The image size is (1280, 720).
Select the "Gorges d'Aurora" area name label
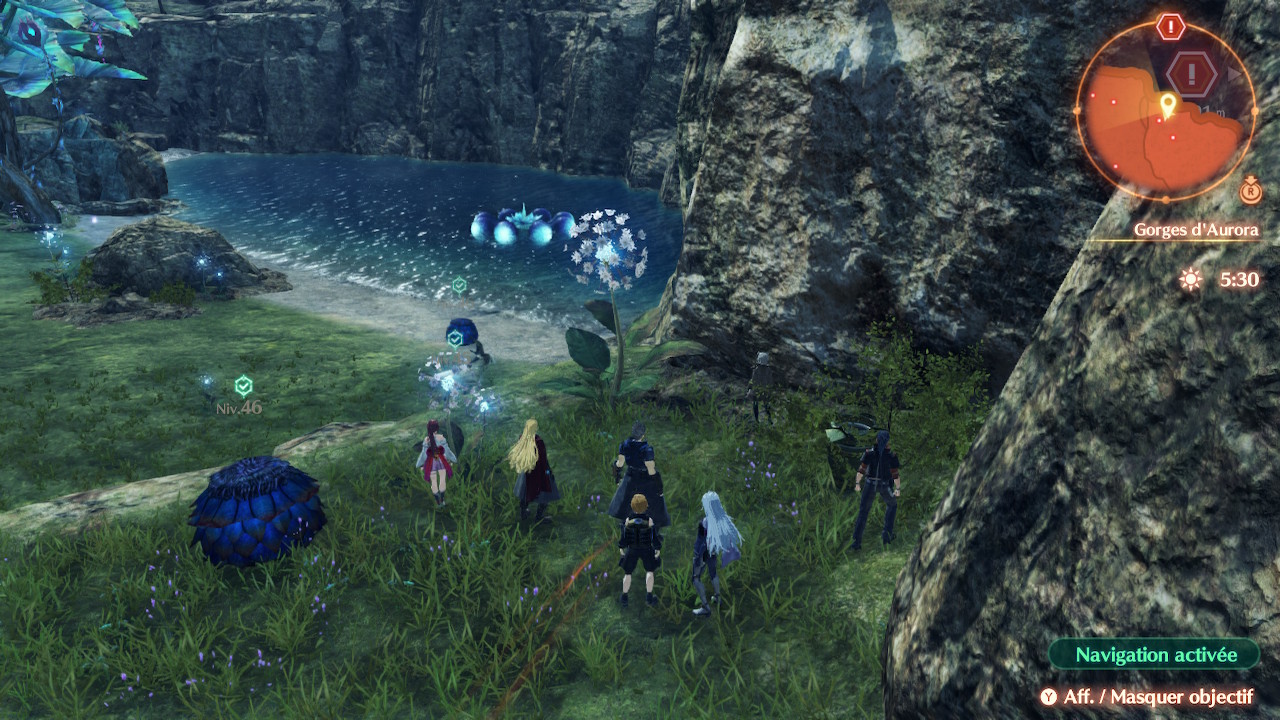[x=1195, y=230]
